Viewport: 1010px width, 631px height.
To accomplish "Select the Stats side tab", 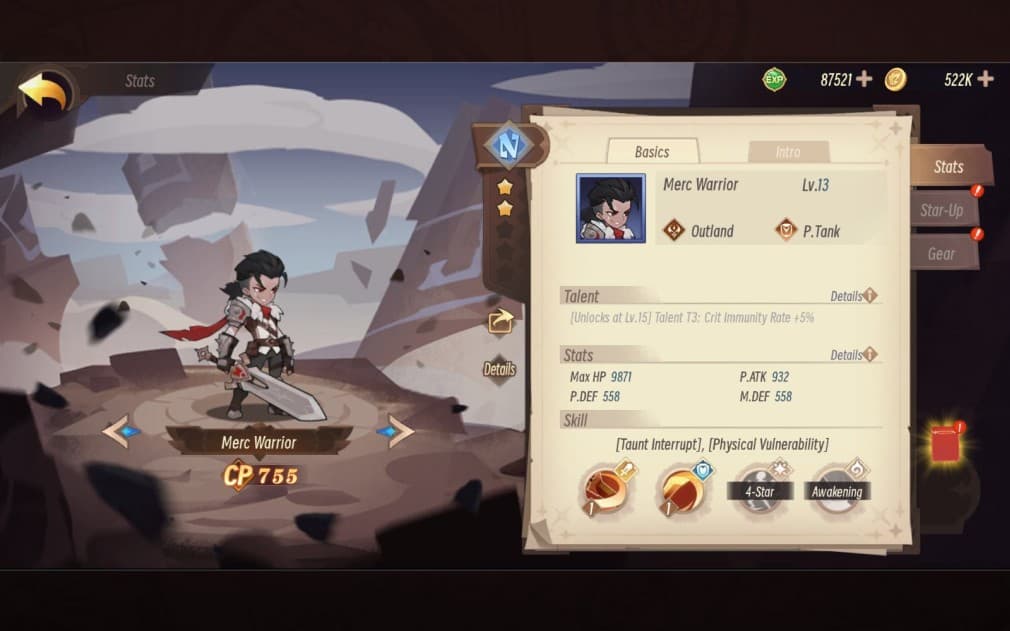I will [x=948, y=167].
